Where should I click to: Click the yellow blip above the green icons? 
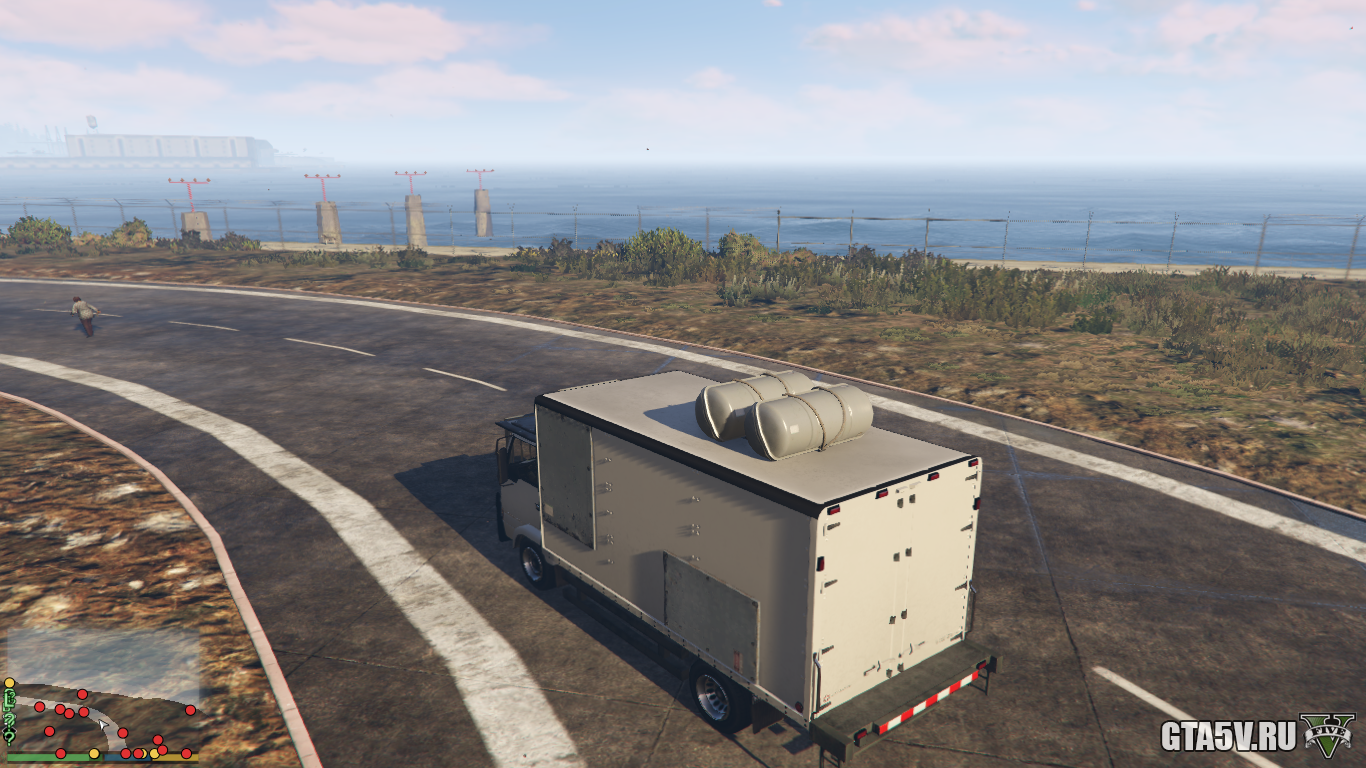coord(9,683)
